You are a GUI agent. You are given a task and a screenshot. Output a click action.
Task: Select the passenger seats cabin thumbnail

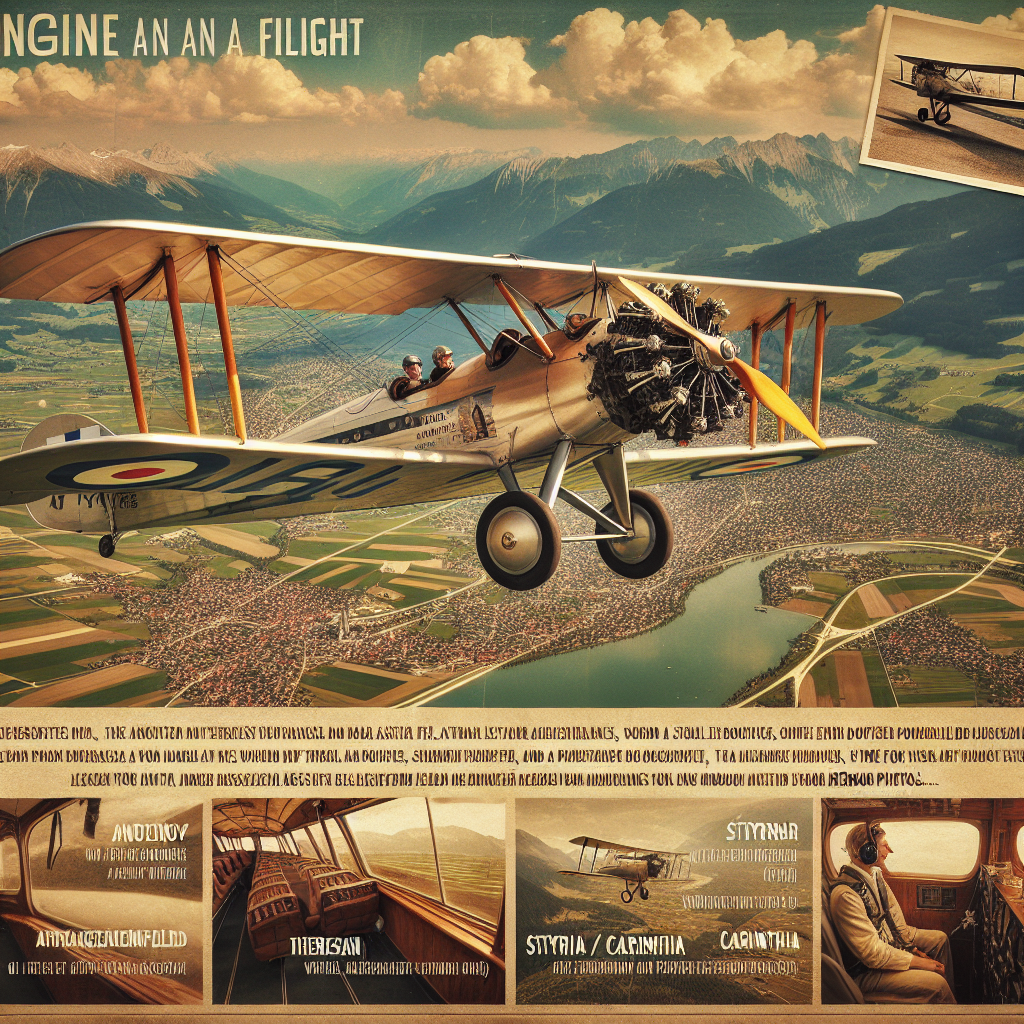[x=358, y=899]
